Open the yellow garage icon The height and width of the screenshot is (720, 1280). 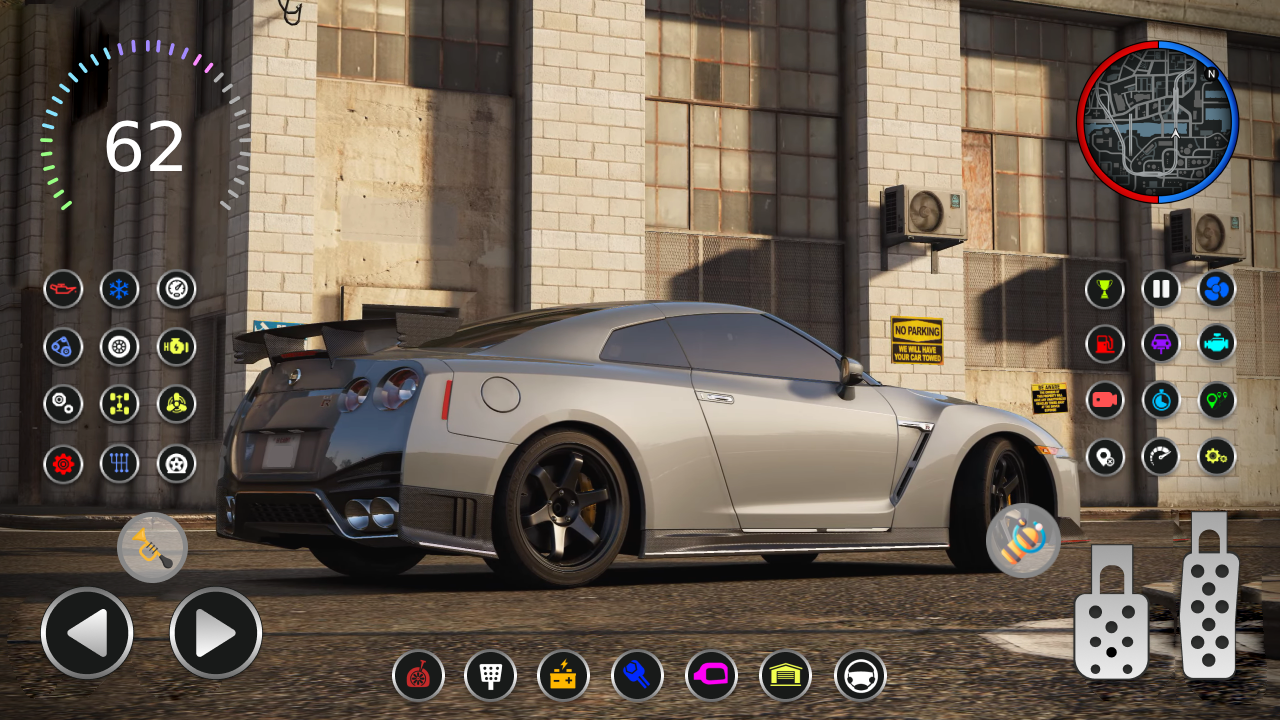(x=785, y=676)
